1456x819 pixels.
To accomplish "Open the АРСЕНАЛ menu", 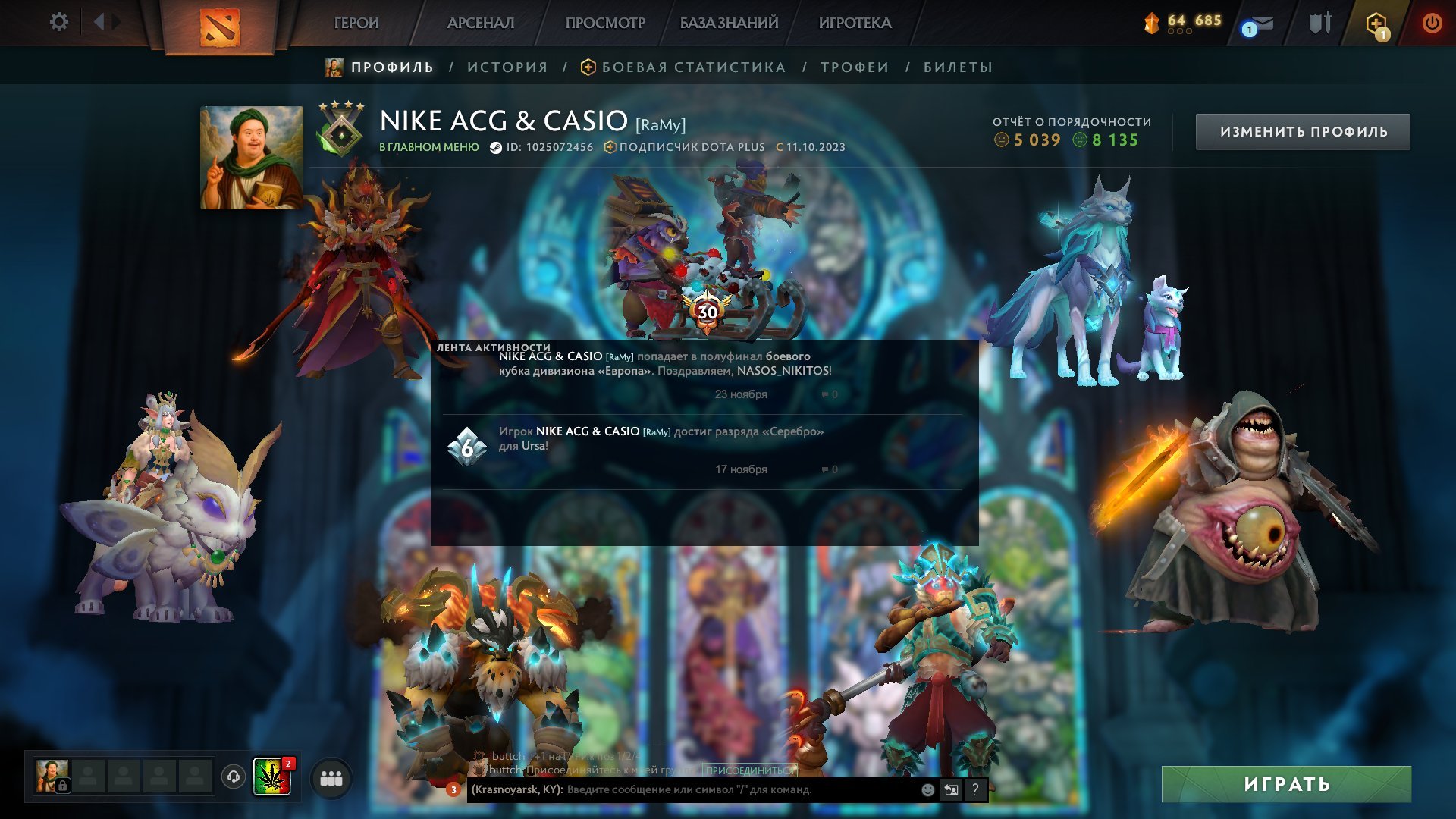I will coord(480,23).
